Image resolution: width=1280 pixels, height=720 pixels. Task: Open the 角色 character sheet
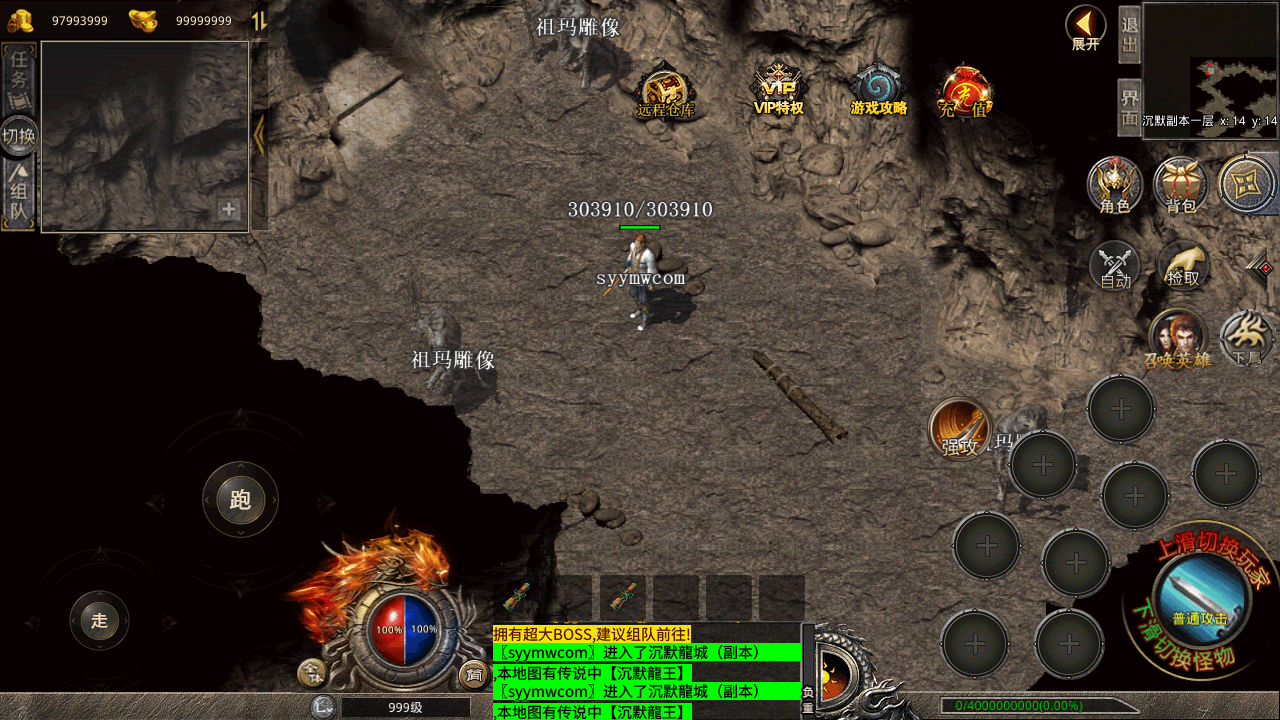[1115, 185]
